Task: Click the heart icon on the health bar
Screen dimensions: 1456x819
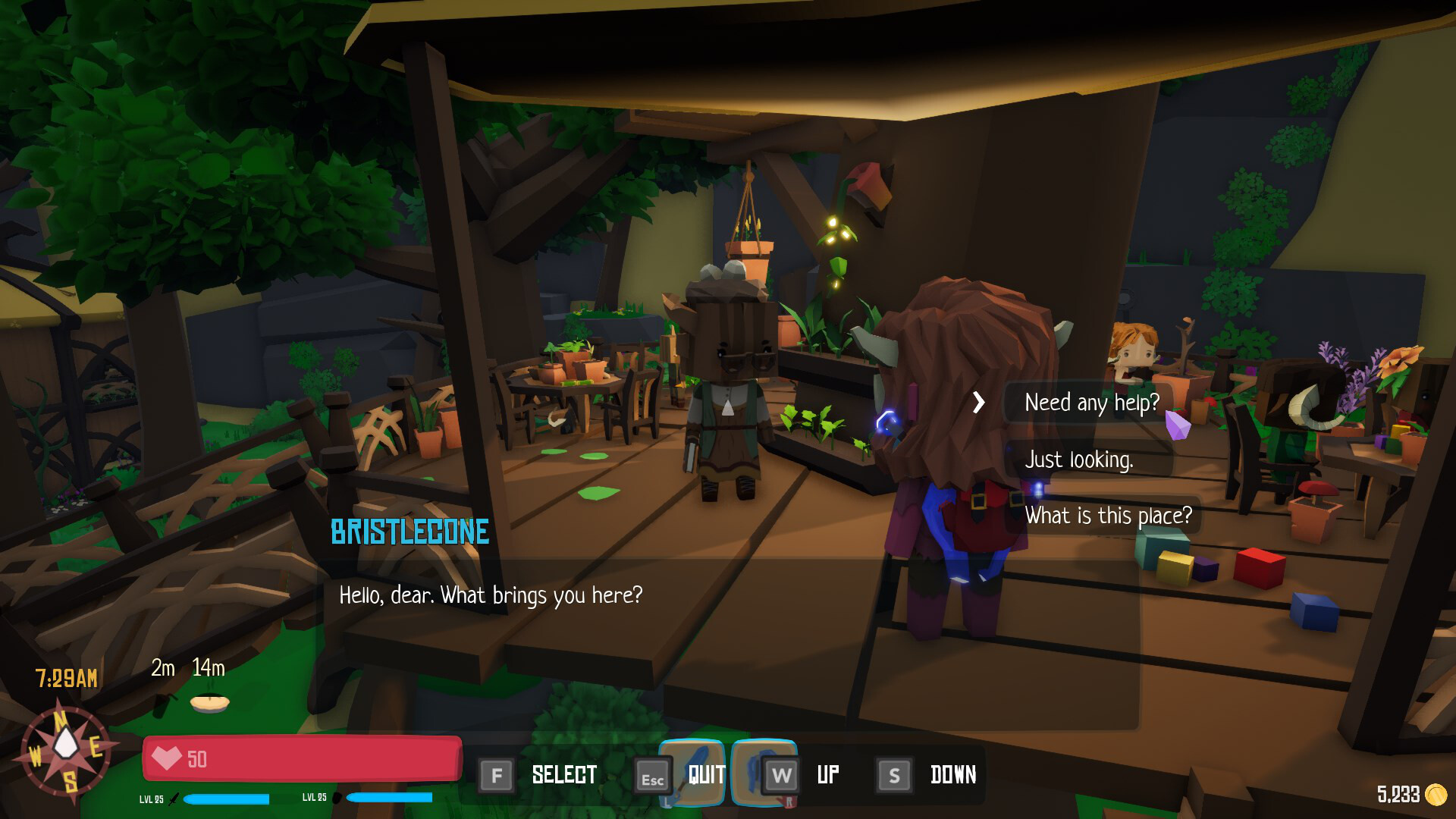Action: click(168, 757)
